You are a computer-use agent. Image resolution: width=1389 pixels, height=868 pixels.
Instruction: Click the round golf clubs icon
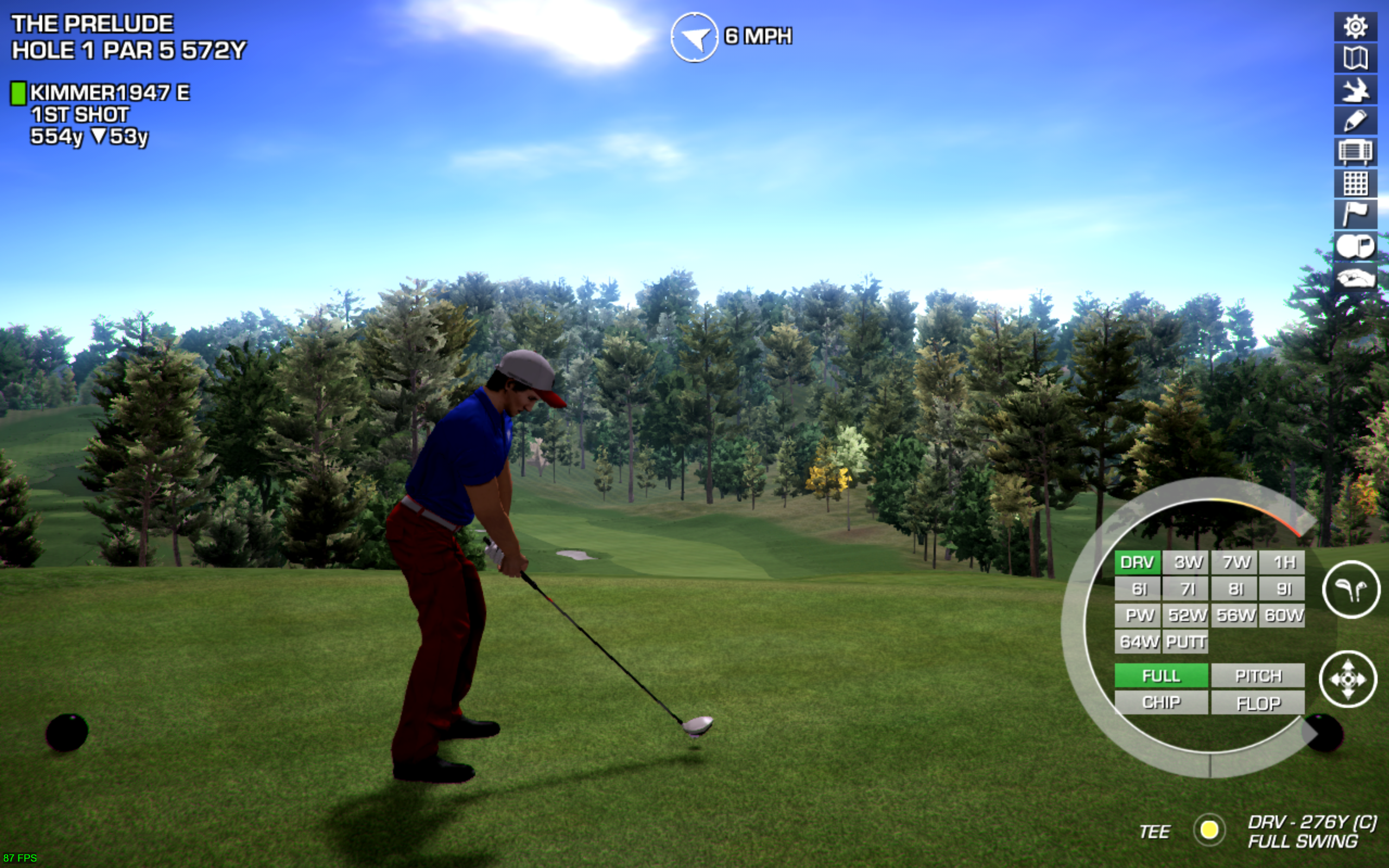(x=1350, y=589)
